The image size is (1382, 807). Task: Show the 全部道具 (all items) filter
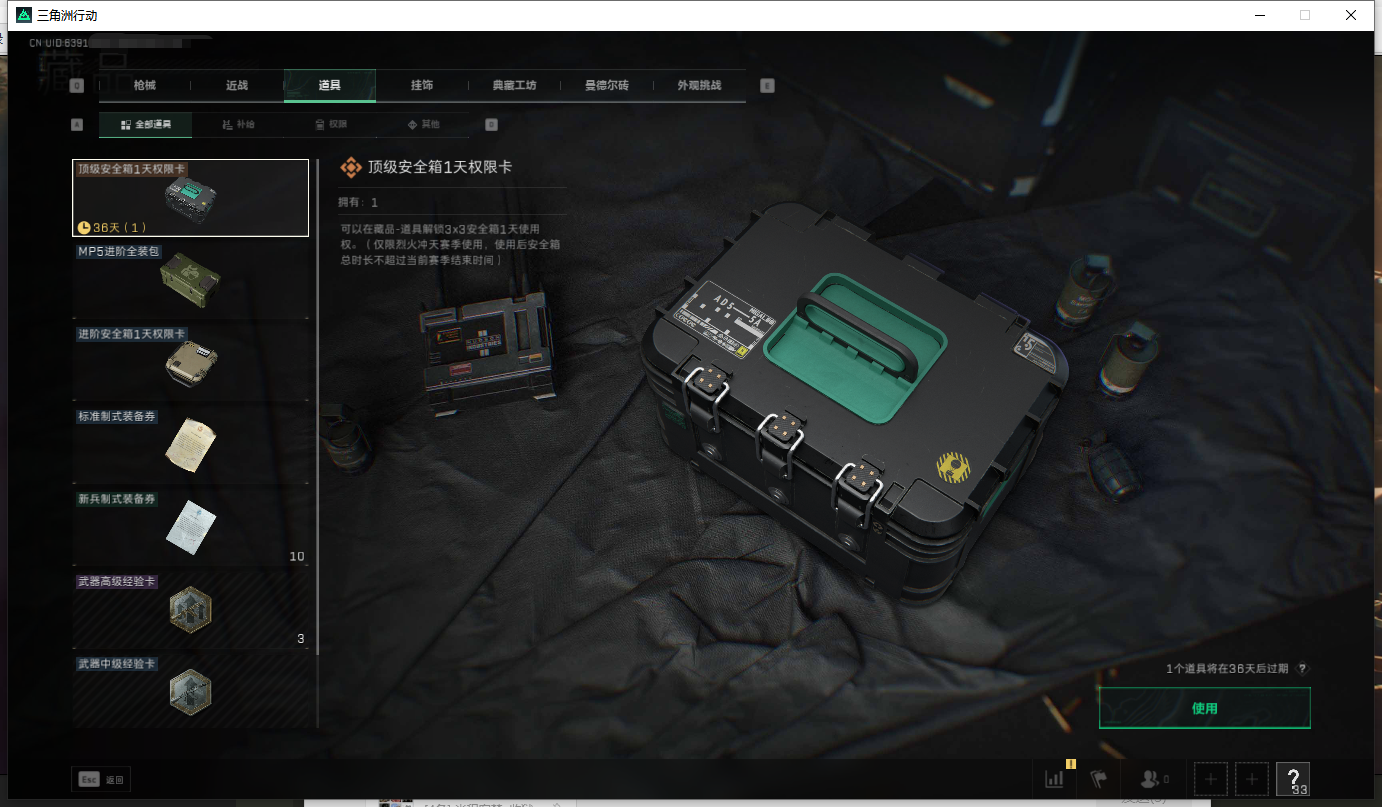146,125
